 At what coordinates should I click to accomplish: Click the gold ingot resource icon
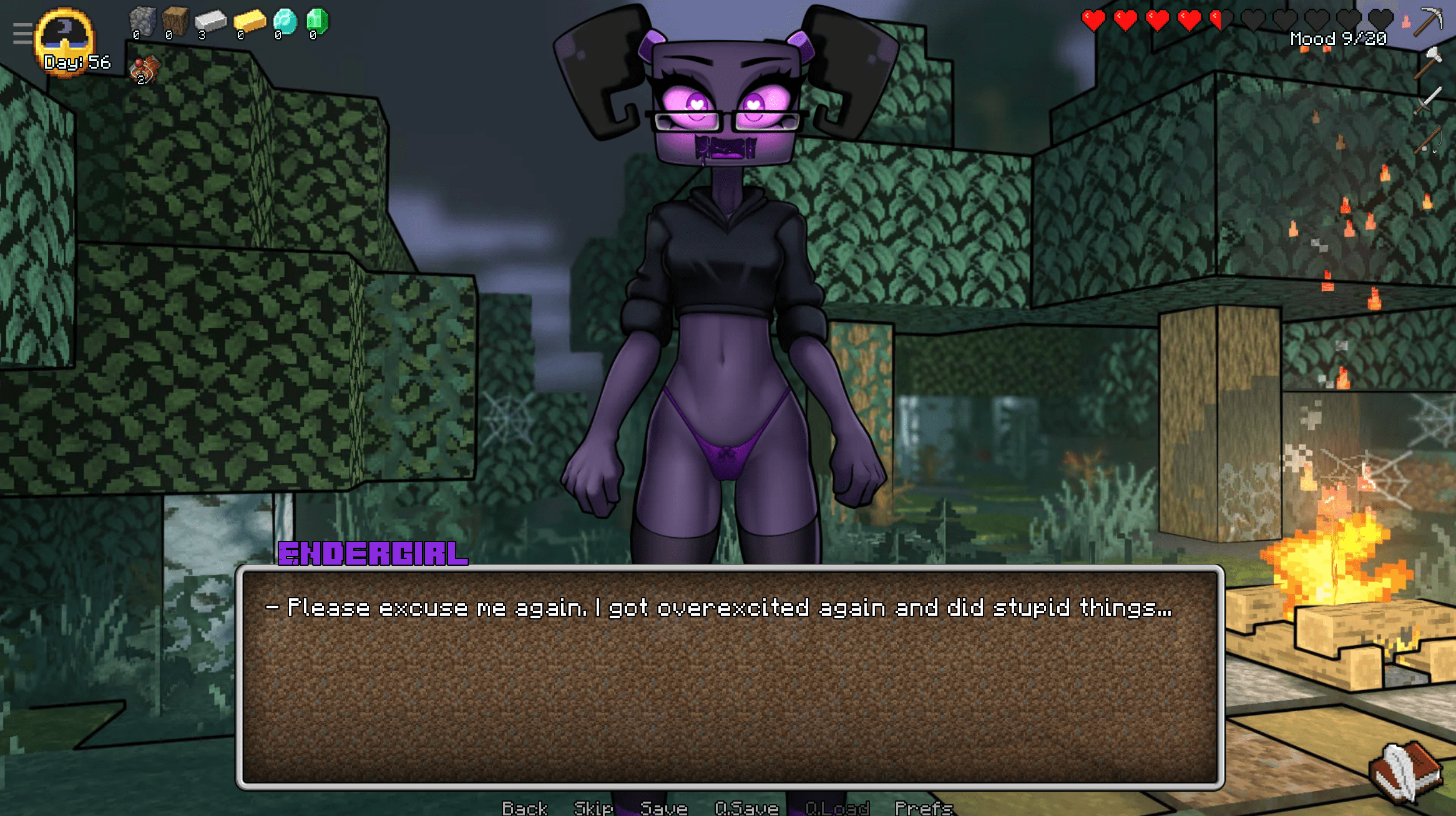249,21
